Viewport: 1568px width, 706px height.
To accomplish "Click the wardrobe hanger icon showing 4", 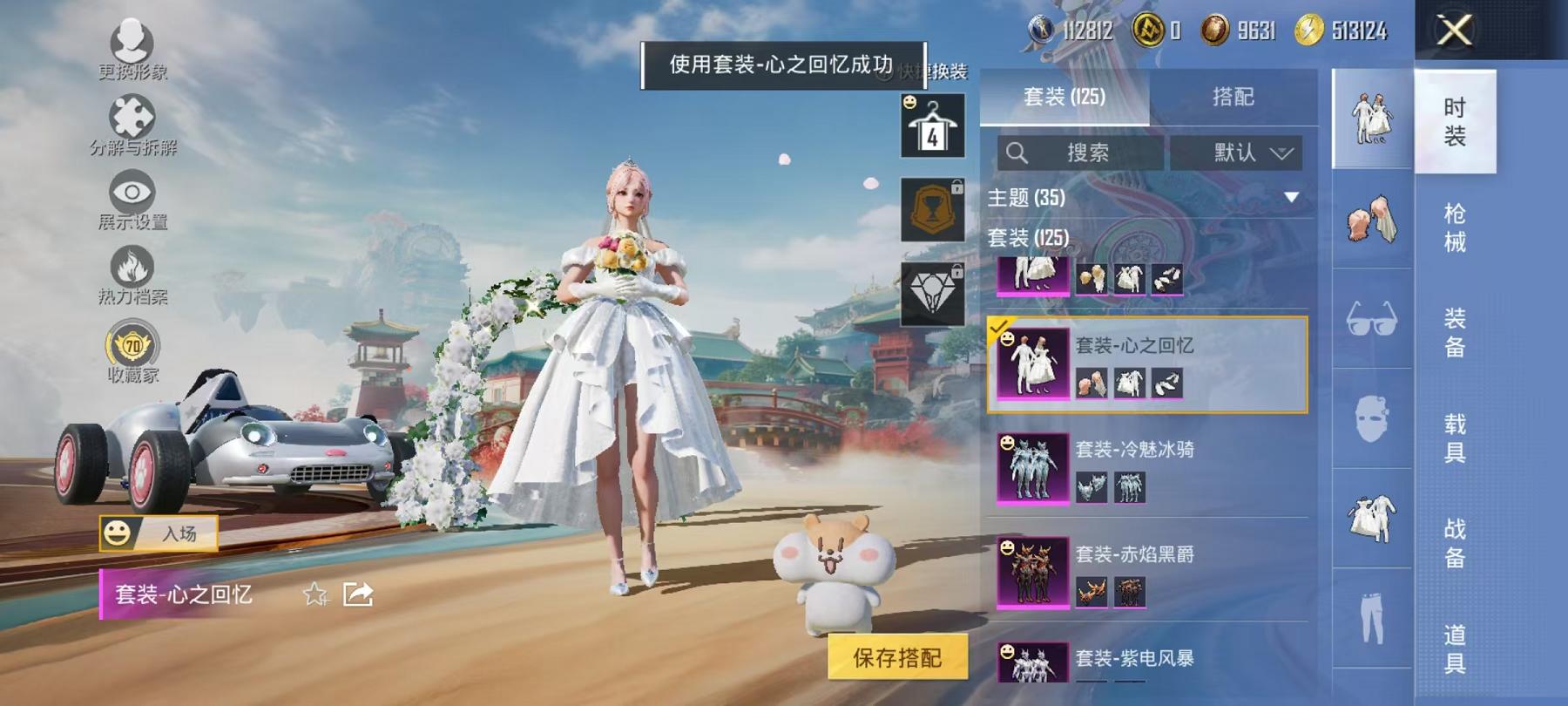I will 932,125.
